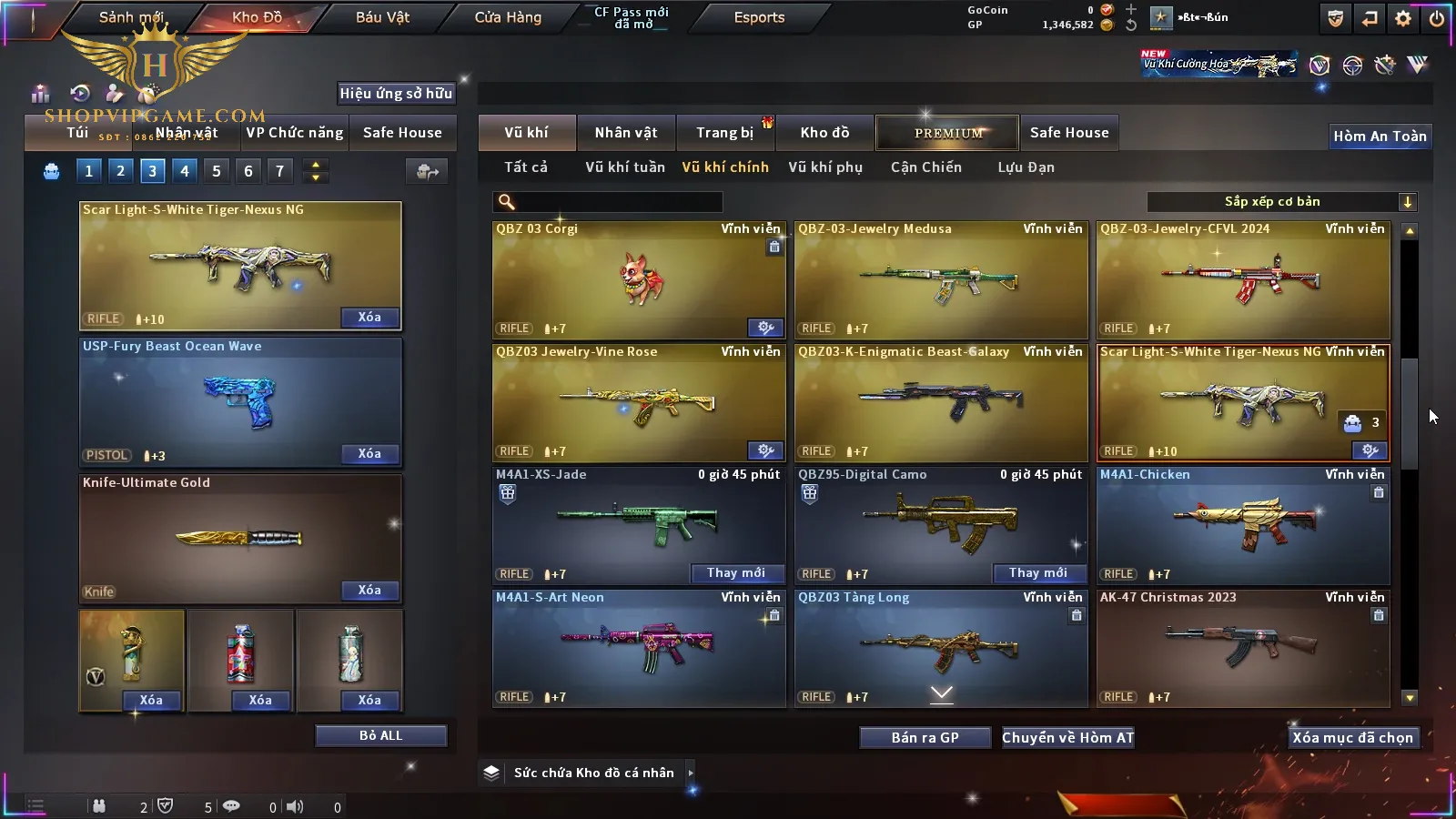Show the Cận Chiến melee category
Screen dimensions: 1456x819
[x=925, y=167]
